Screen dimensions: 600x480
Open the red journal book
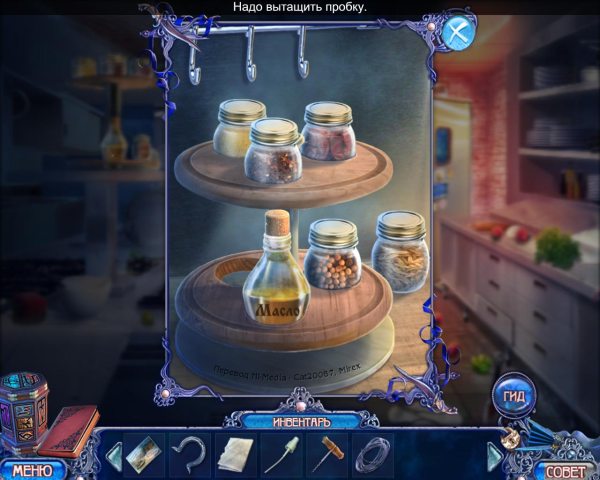[68, 428]
